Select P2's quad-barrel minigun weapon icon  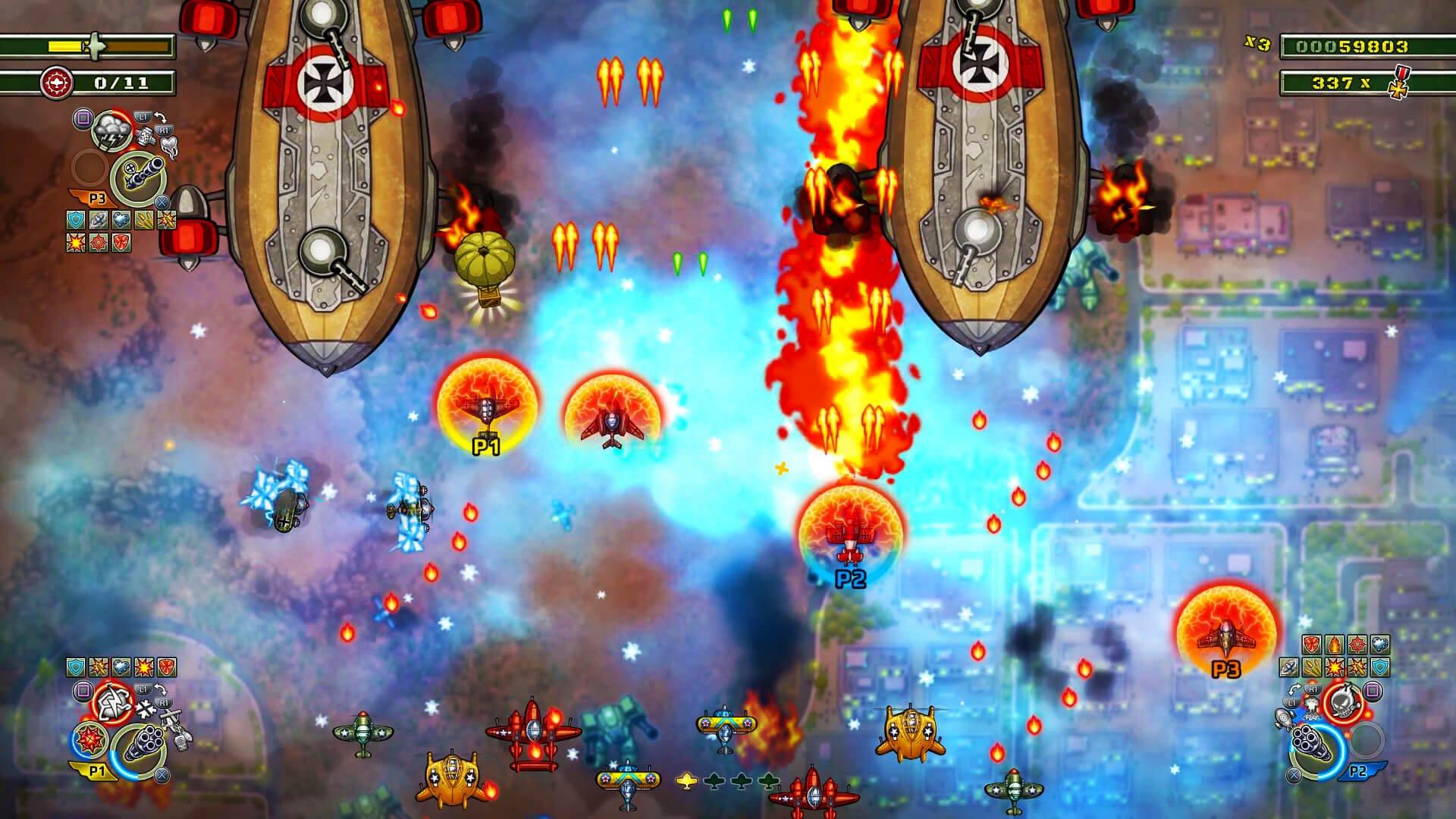coord(1311,740)
